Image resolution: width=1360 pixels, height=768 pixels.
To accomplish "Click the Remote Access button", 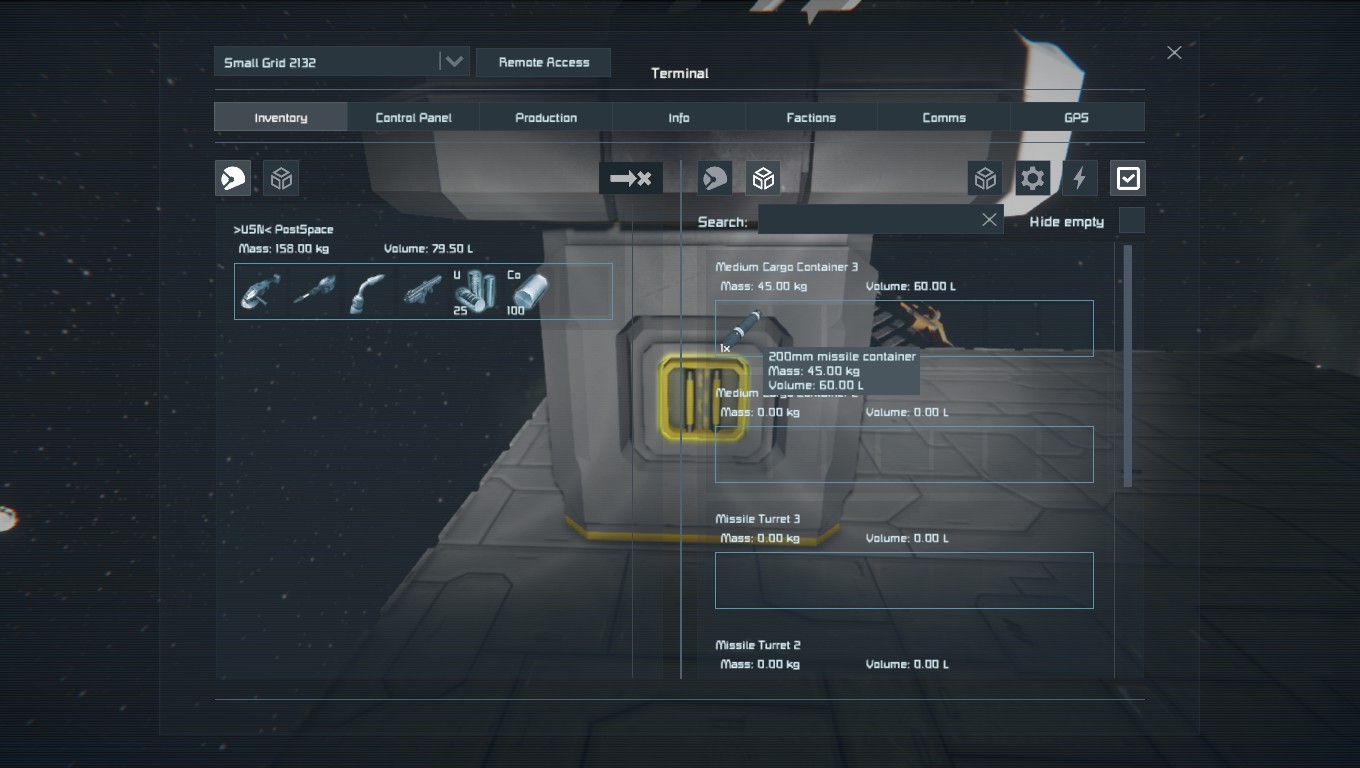I will (x=543, y=62).
